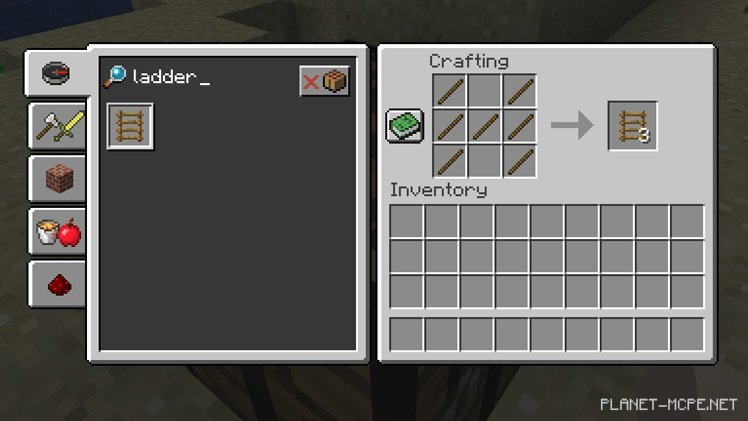This screenshot has width=748, height=421.
Task: Pick up the stick in the grid's center slot
Action: click(485, 126)
